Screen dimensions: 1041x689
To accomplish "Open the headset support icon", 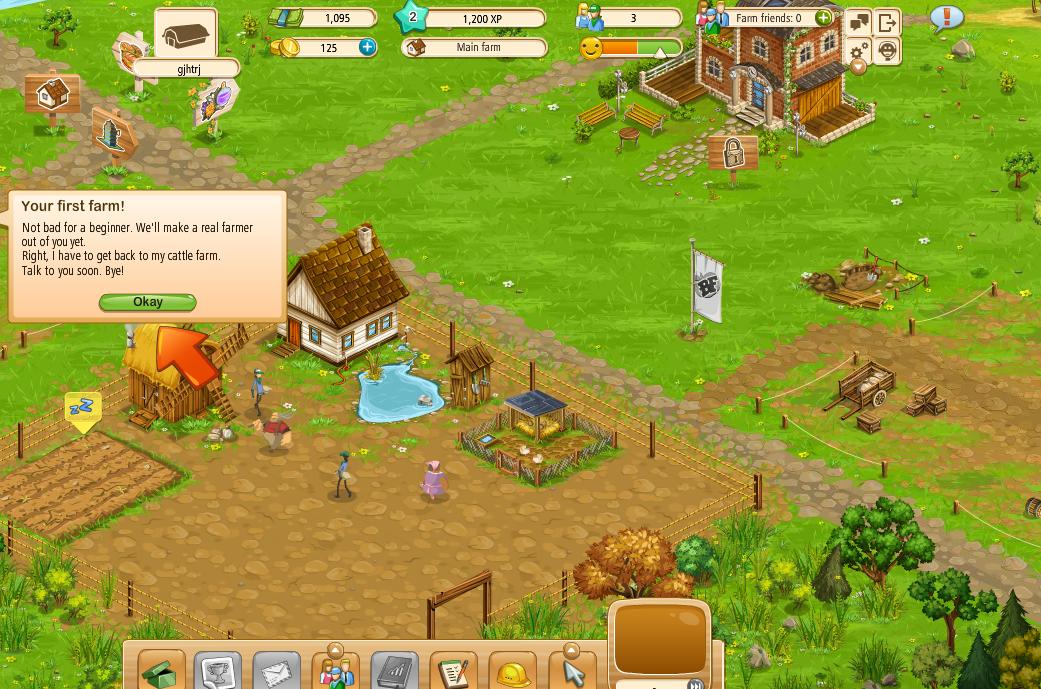I will 887,51.
